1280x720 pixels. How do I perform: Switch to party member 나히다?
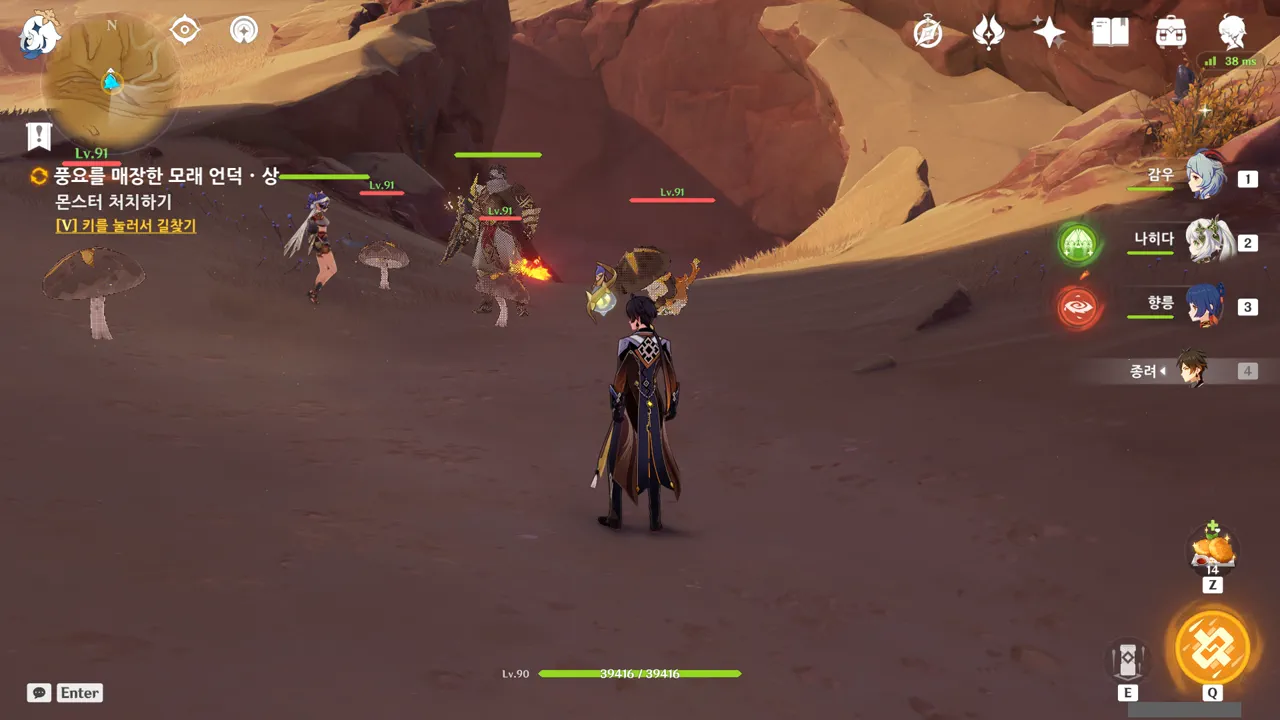(1205, 241)
